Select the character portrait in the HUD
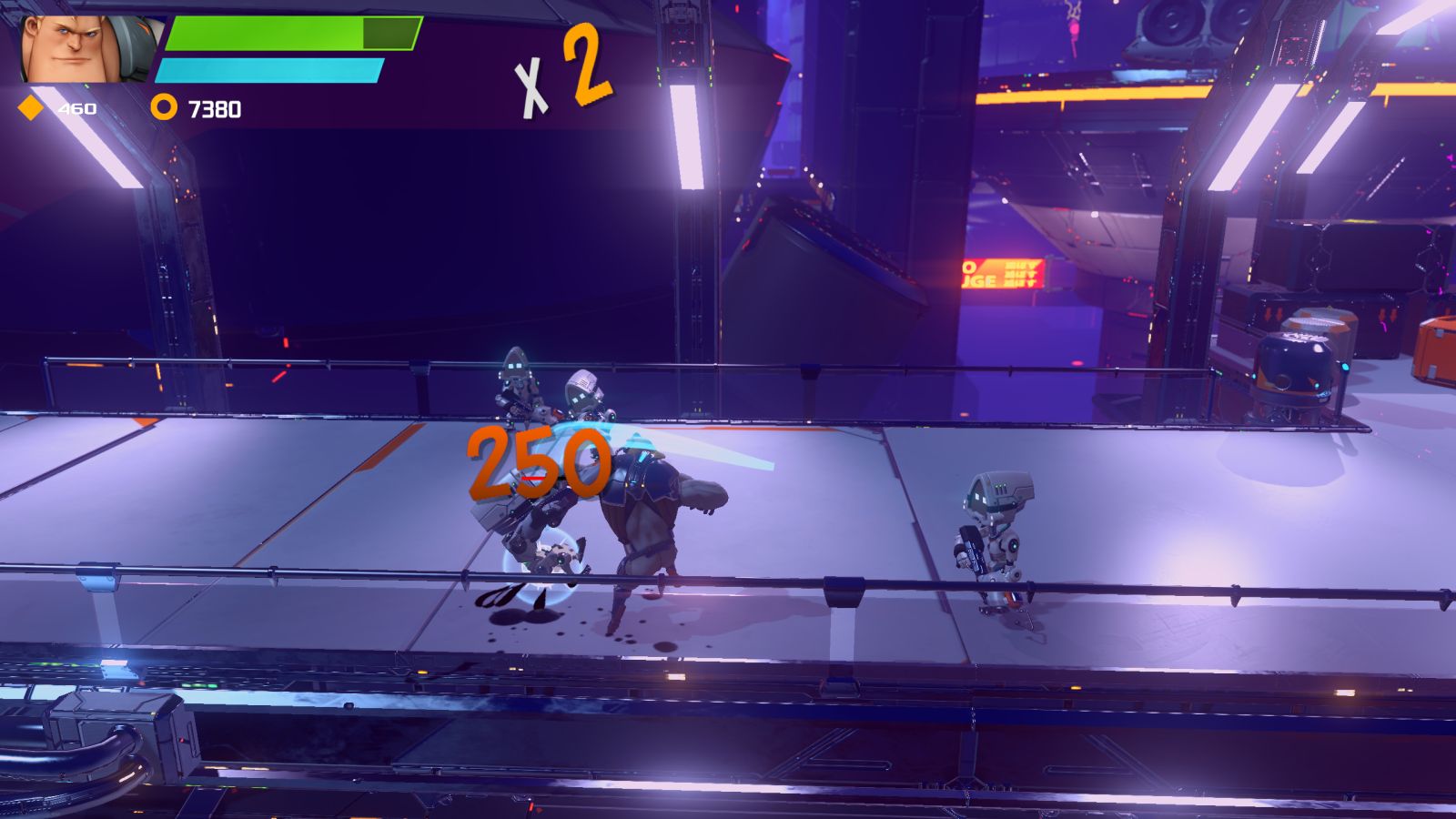The height and width of the screenshot is (819, 1456). click(77, 45)
